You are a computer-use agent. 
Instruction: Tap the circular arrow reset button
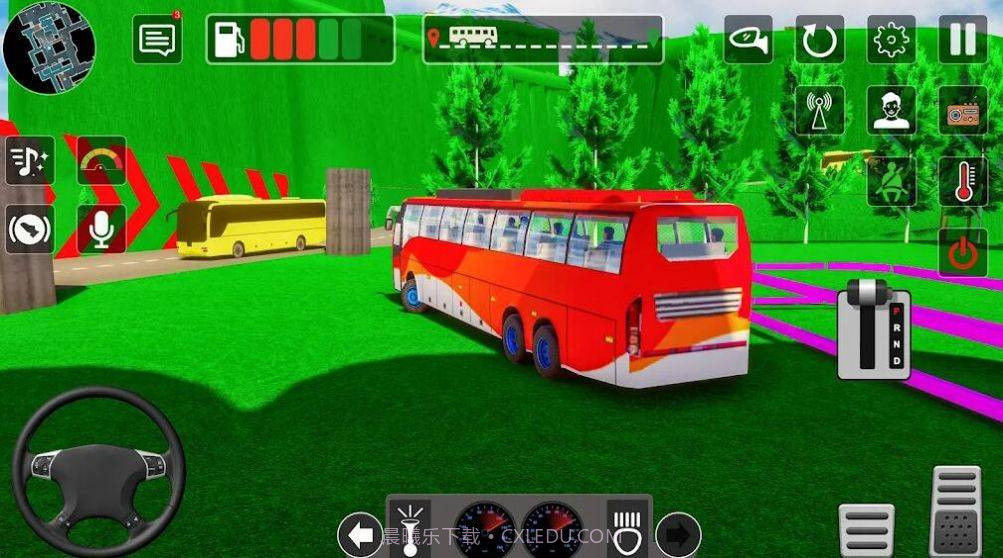[x=820, y=40]
